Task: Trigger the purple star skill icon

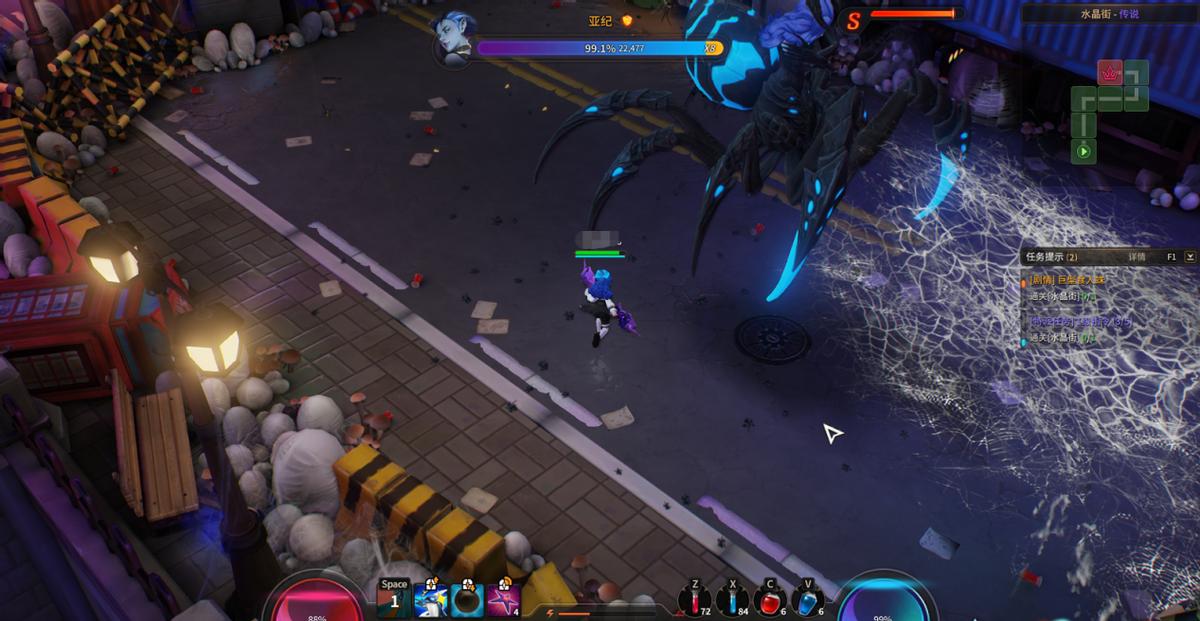Action: tap(503, 600)
